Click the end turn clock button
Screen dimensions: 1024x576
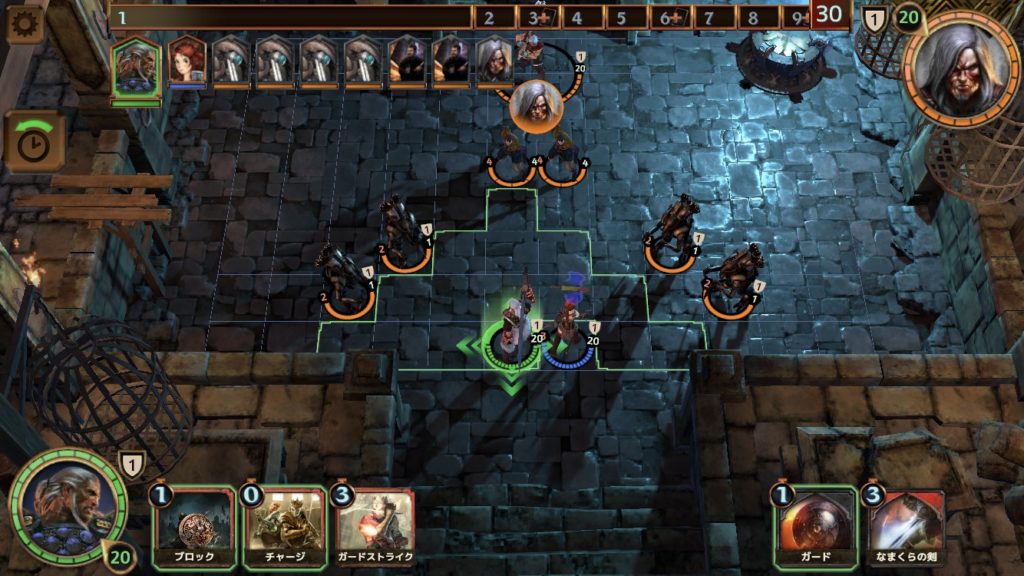pos(35,141)
